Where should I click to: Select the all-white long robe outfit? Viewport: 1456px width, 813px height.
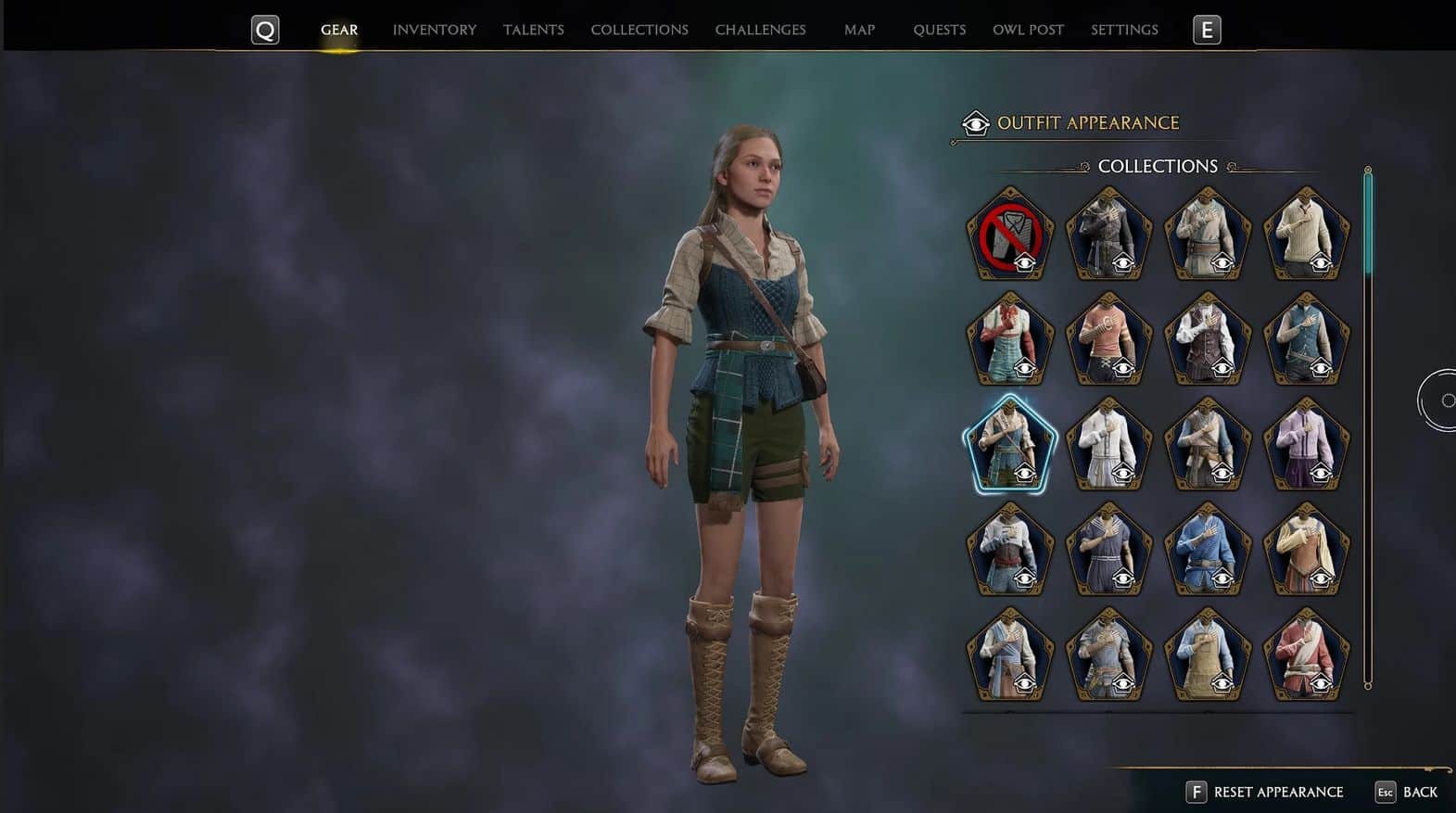(1109, 444)
